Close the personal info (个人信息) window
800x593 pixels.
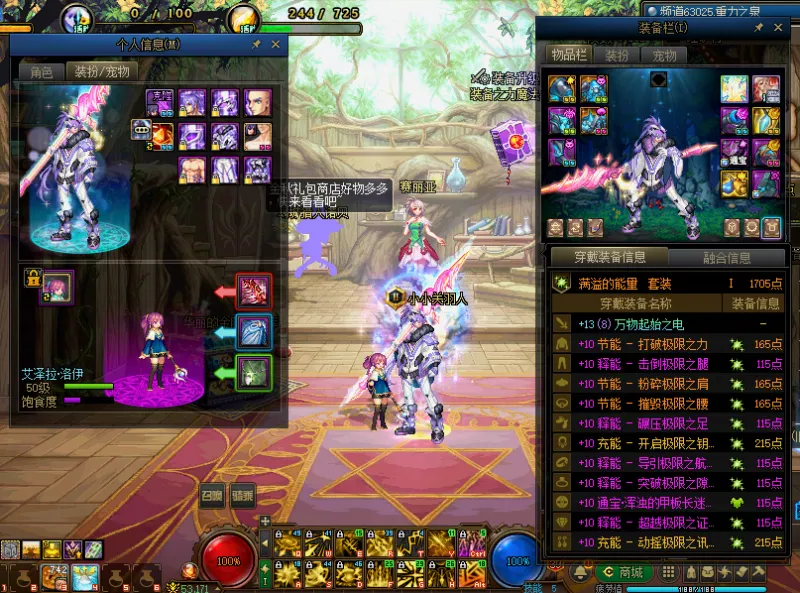click(x=275, y=45)
